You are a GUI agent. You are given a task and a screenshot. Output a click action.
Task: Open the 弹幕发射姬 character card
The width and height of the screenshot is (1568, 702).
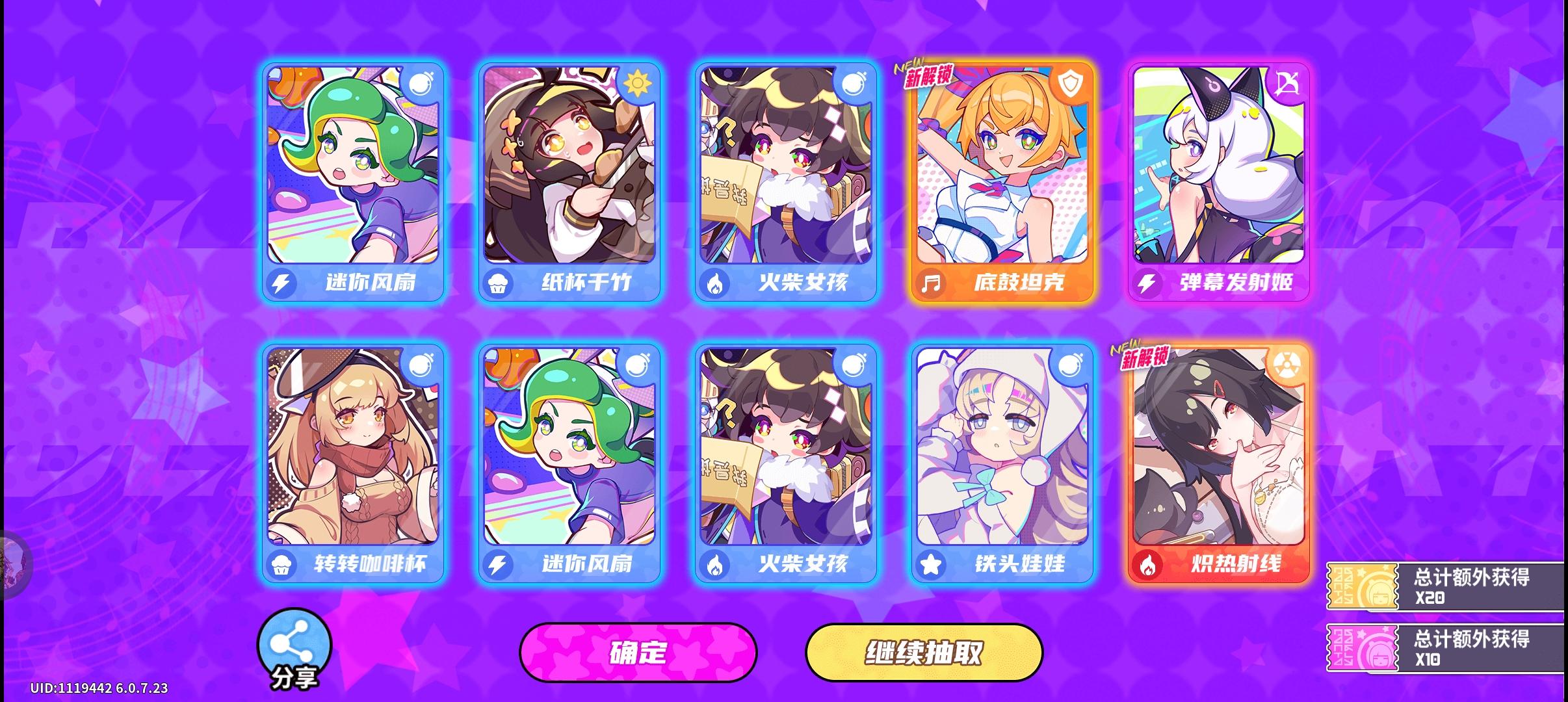click(x=1219, y=182)
